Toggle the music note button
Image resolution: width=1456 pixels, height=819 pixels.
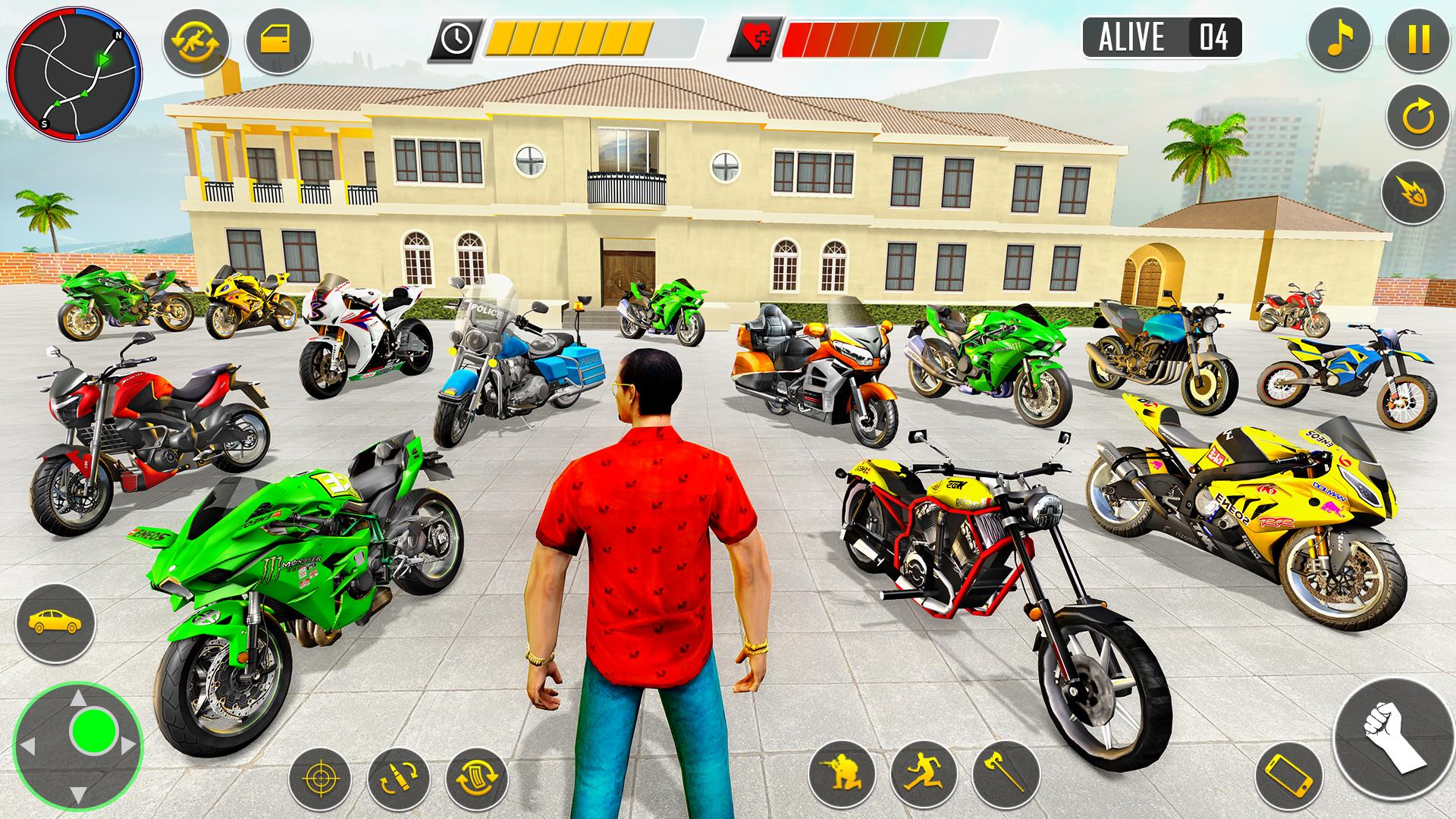(1338, 38)
